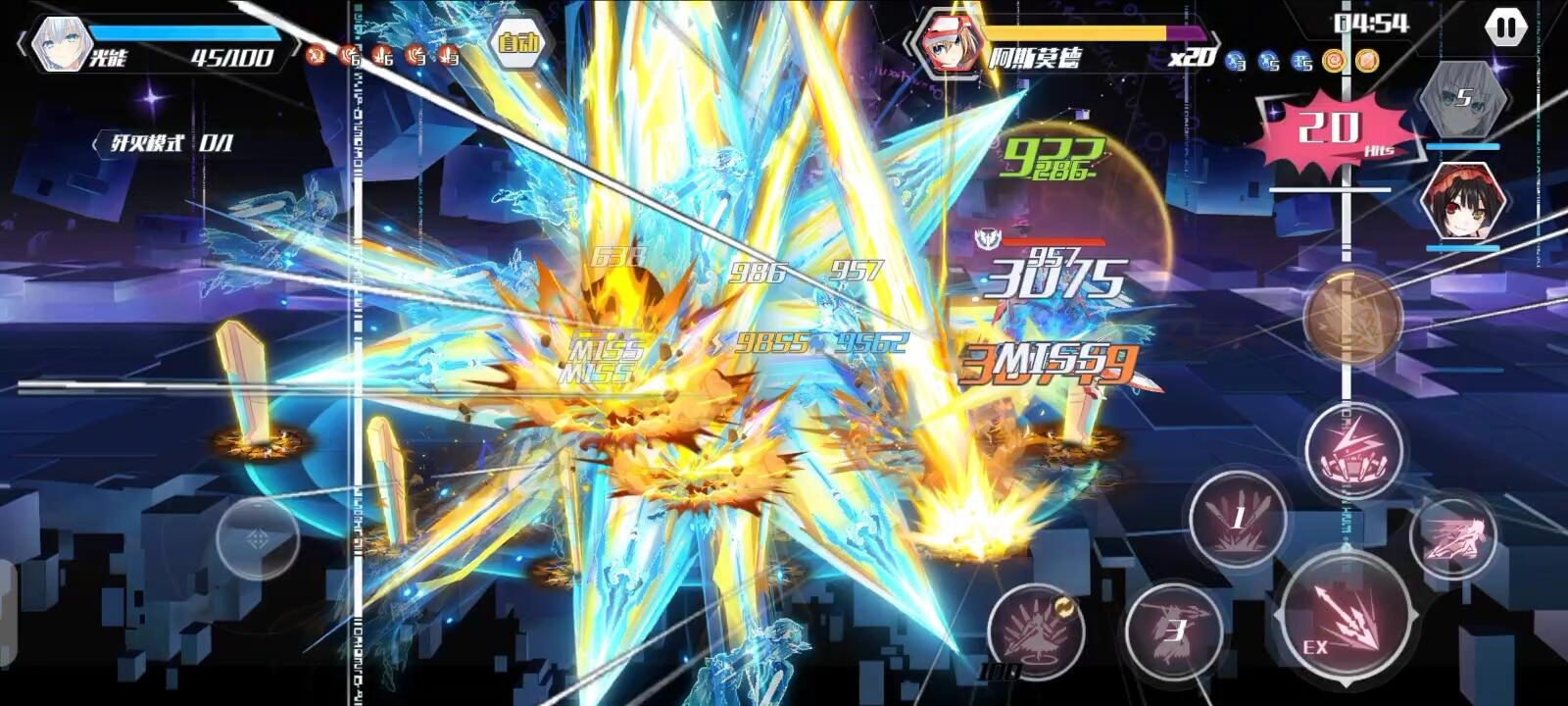Tap the boss portrait with the red cap
Screen dimensions: 1568x706
[x=950, y=44]
